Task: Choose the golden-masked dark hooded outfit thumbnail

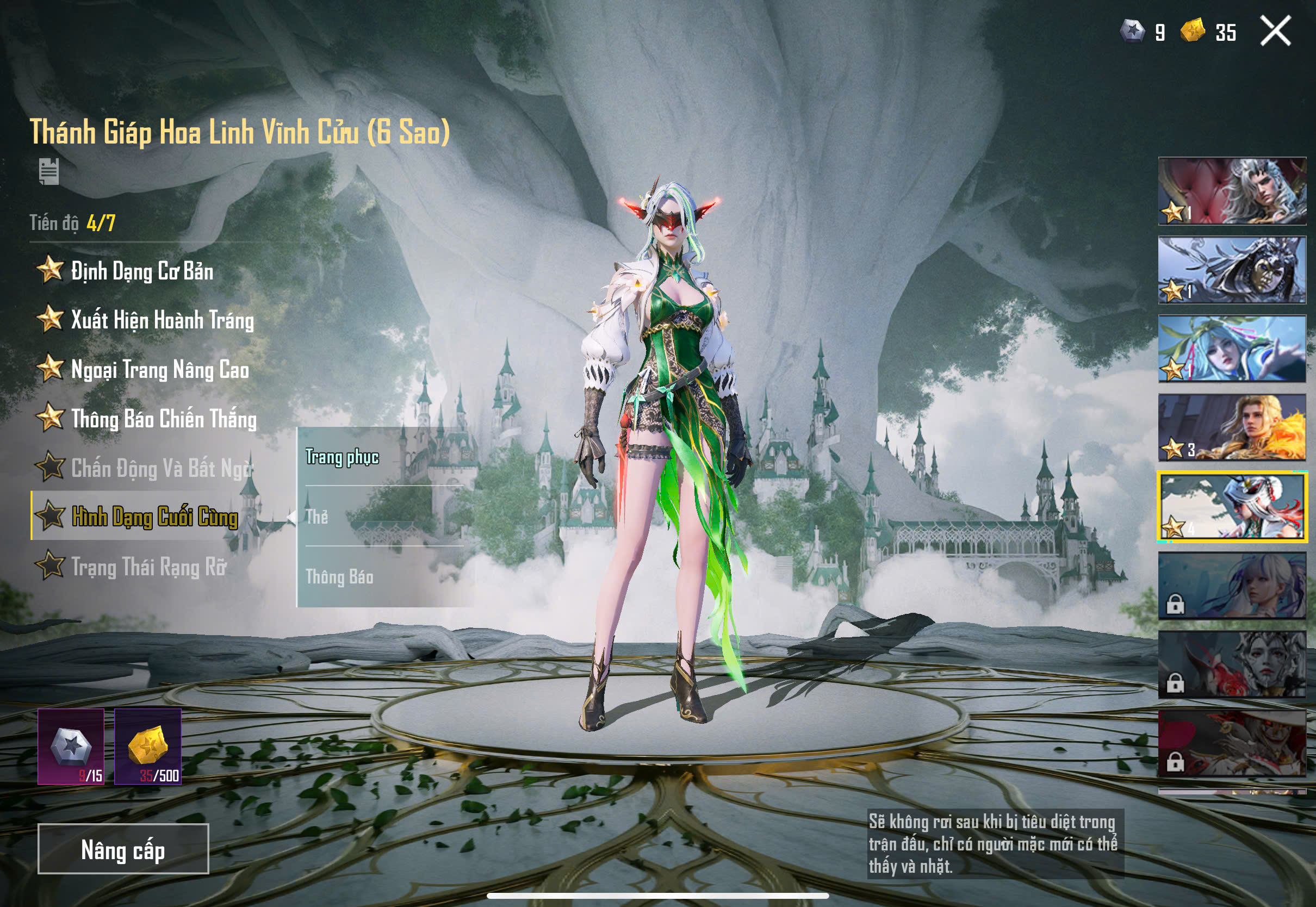Action: point(1232,270)
